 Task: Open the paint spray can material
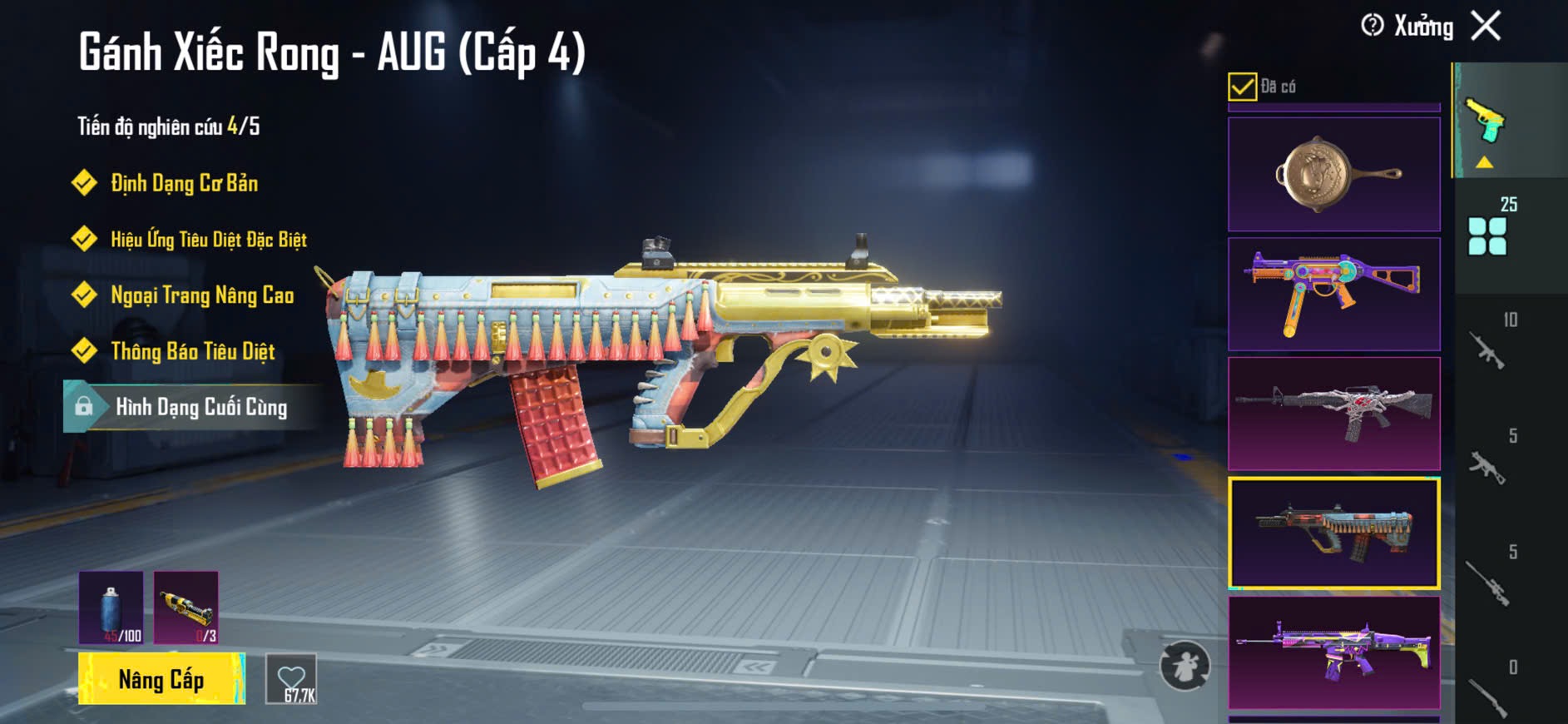click(x=111, y=607)
